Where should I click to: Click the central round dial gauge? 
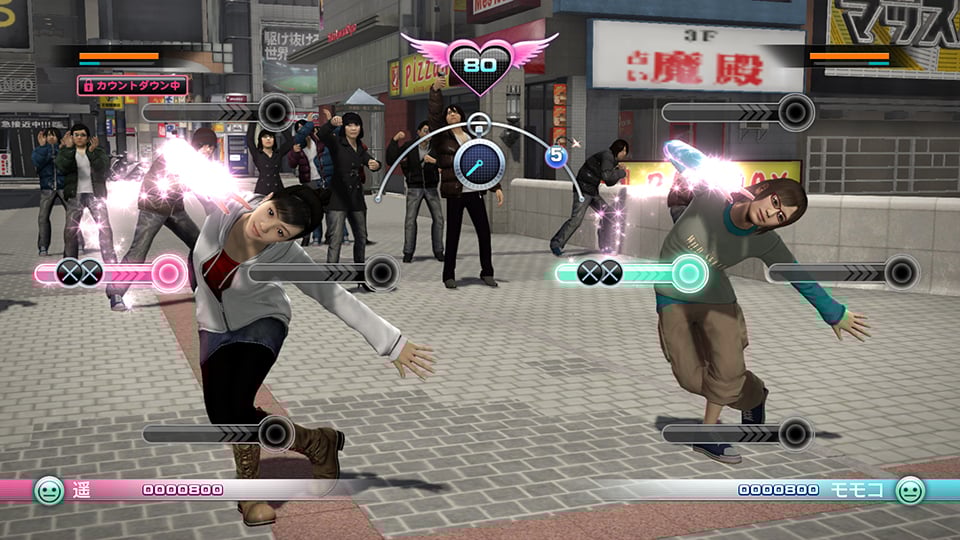click(480, 163)
